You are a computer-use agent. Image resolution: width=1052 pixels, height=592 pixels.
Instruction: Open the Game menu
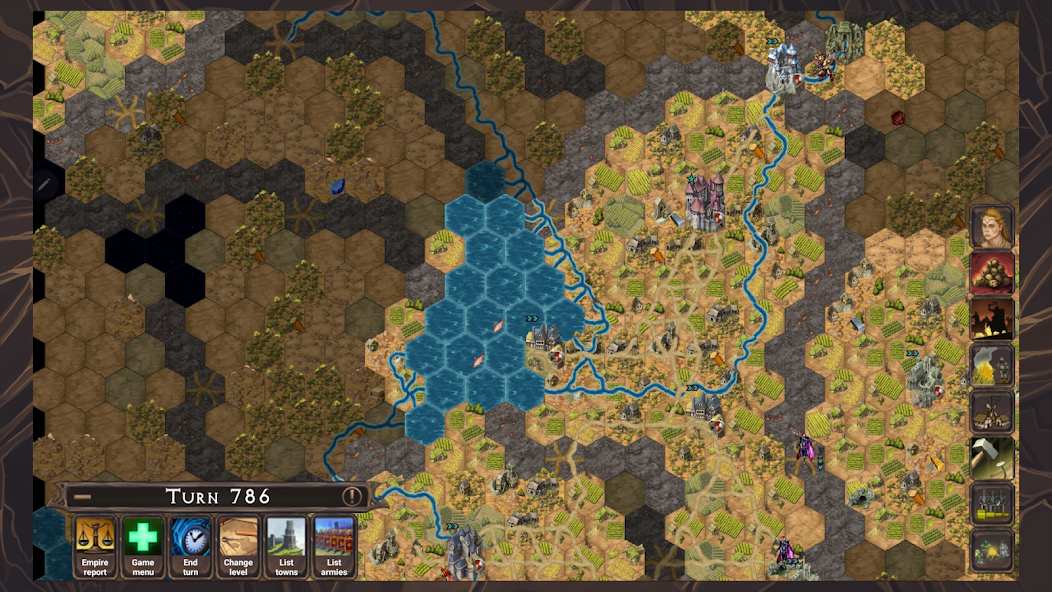point(143,546)
